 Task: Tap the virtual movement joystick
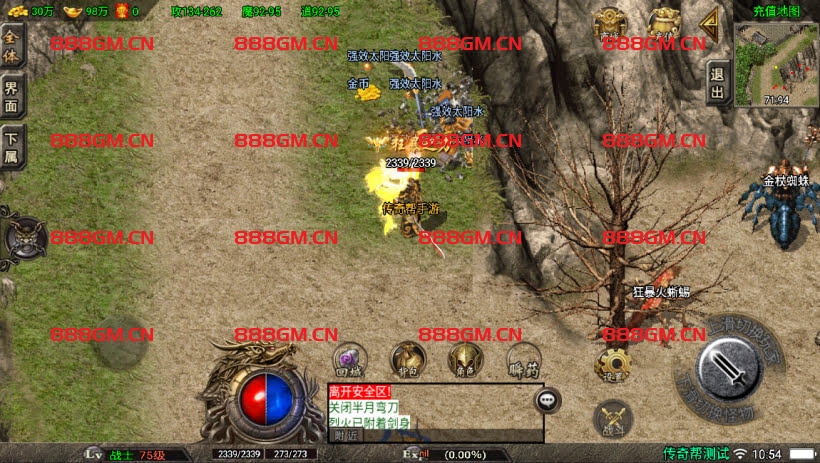pos(122,341)
